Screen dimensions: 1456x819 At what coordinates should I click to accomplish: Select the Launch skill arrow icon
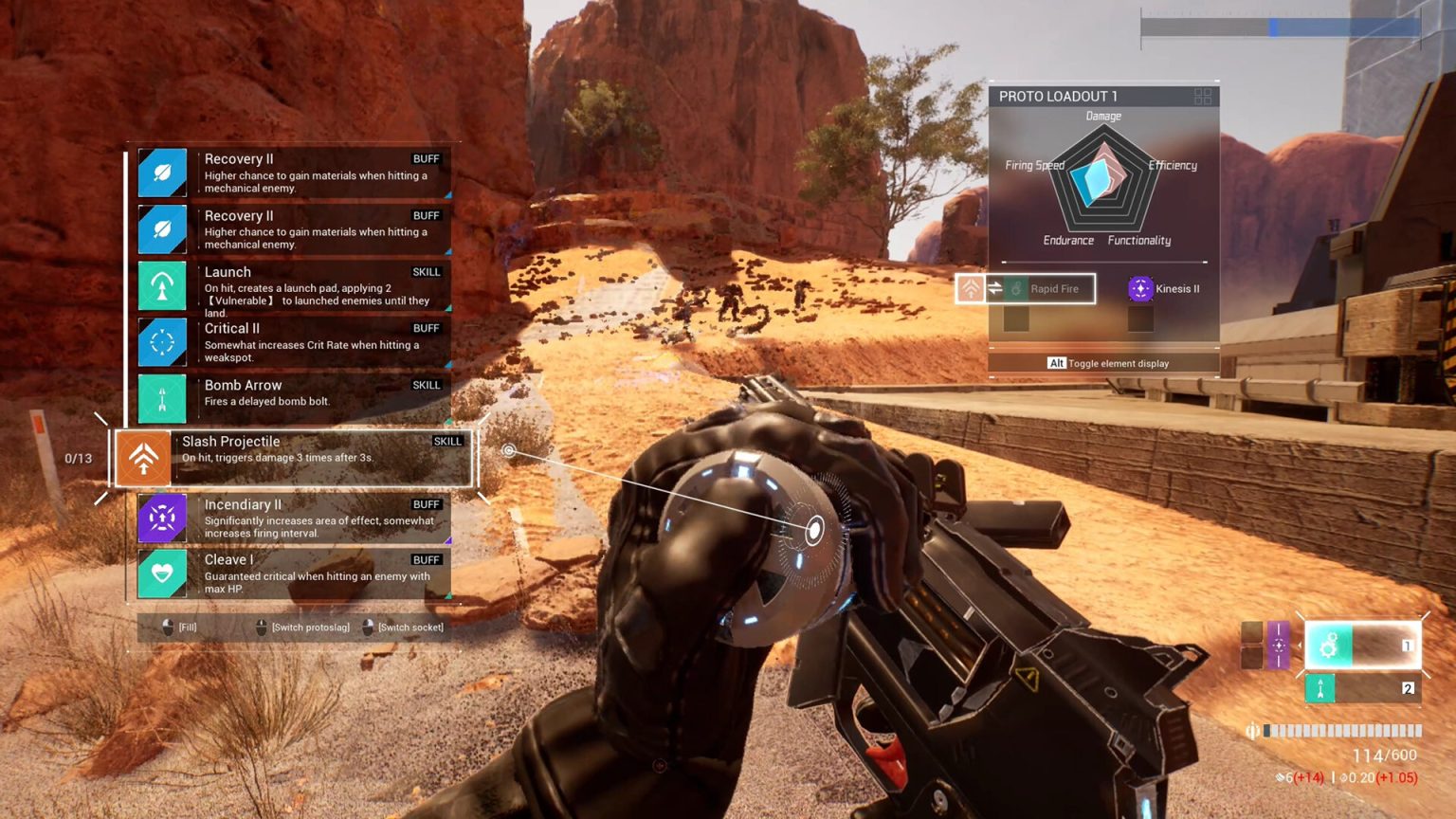[162, 285]
